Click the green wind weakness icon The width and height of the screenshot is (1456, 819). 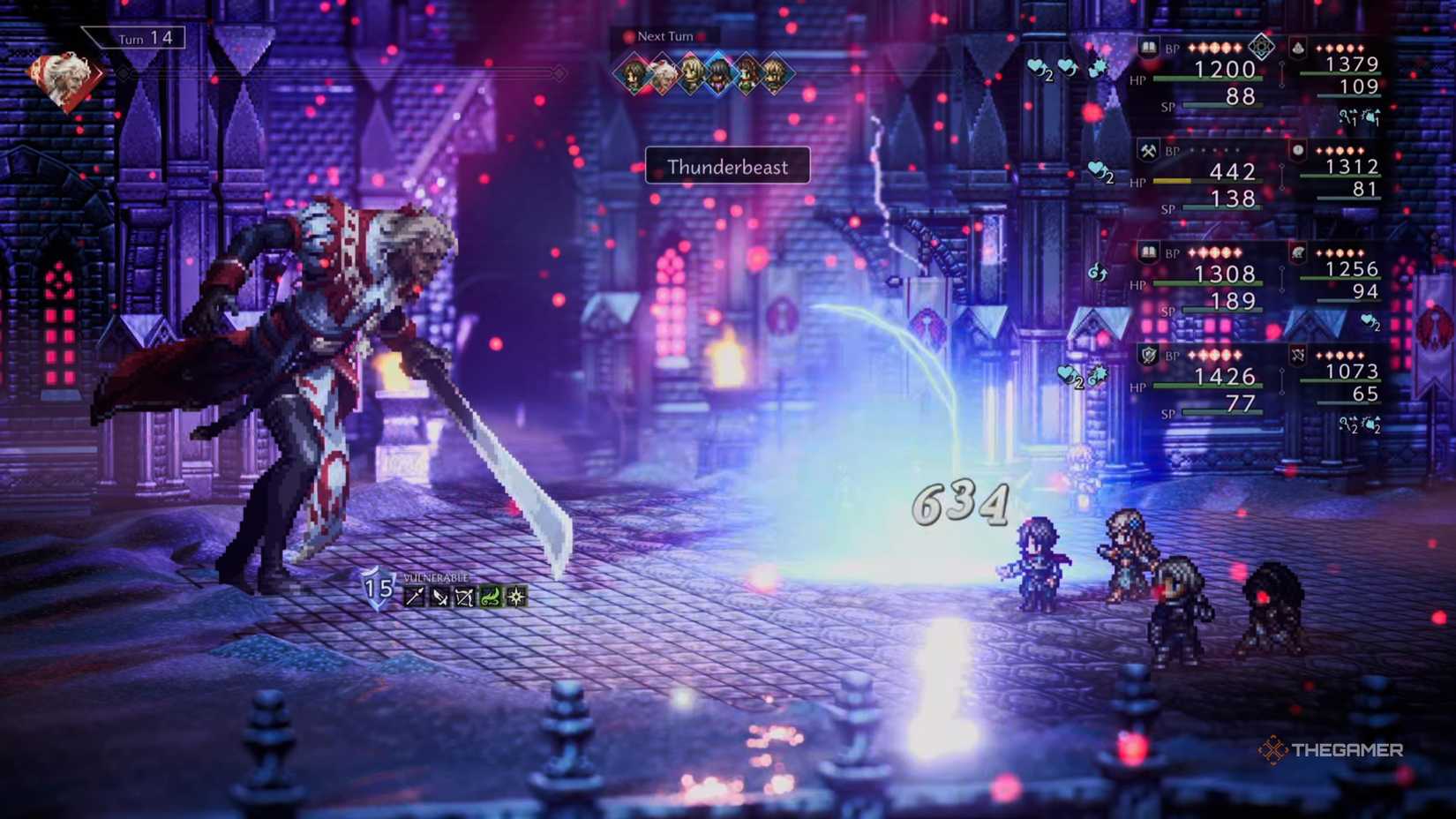pyautogui.click(x=492, y=594)
